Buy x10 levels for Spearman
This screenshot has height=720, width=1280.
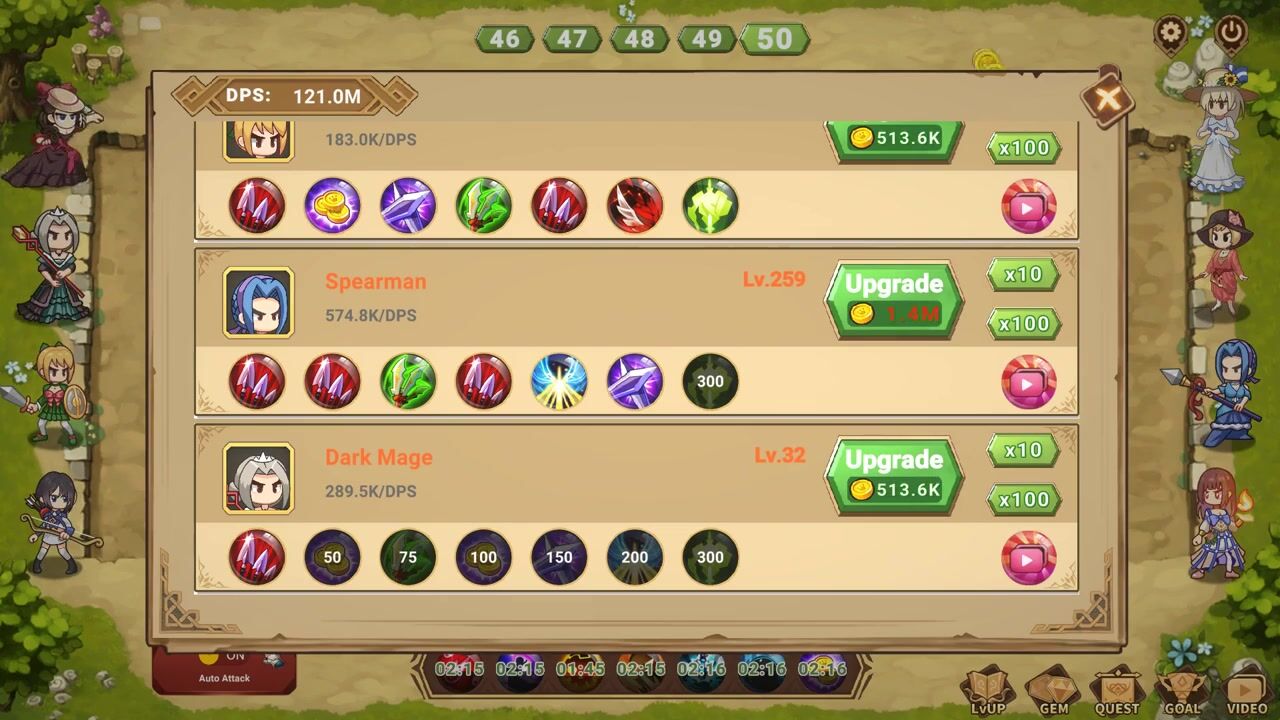coord(1023,274)
